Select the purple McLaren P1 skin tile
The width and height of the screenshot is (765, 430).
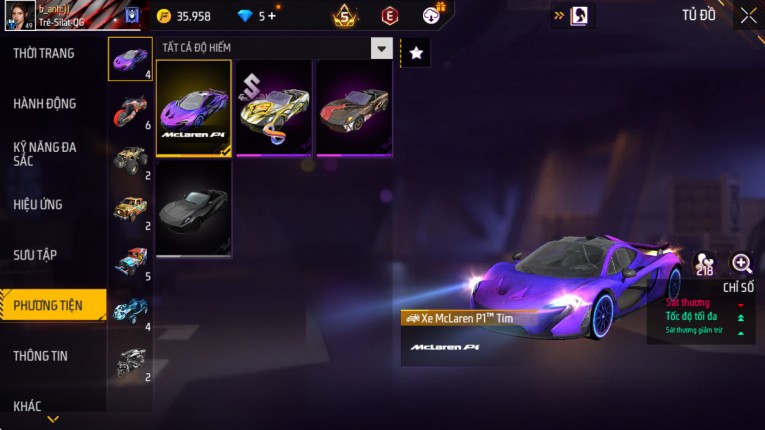point(194,107)
